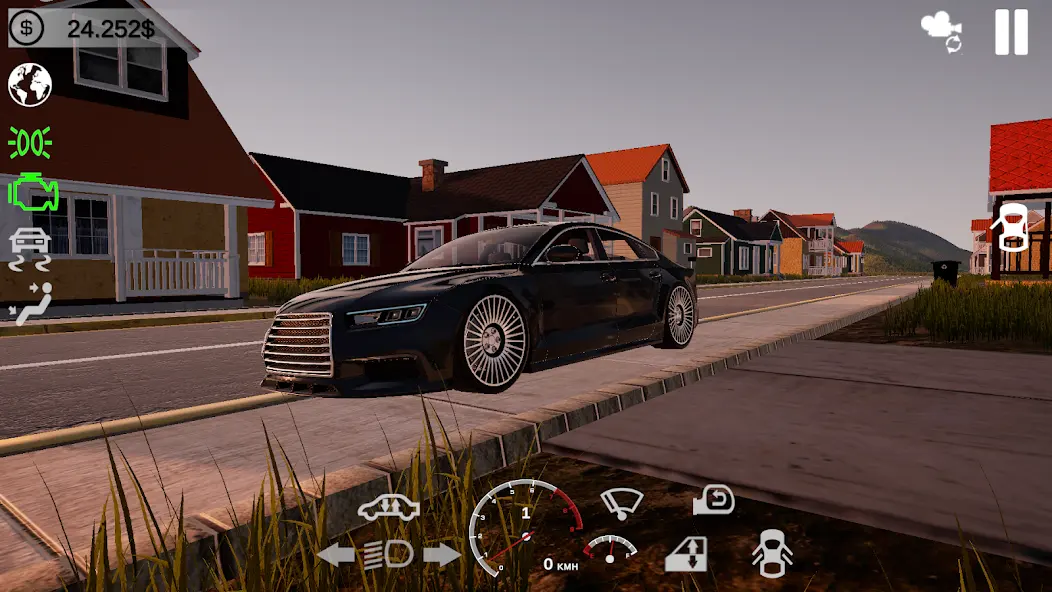Operate the car window up-down control
The width and height of the screenshot is (1052, 592).
[685, 554]
